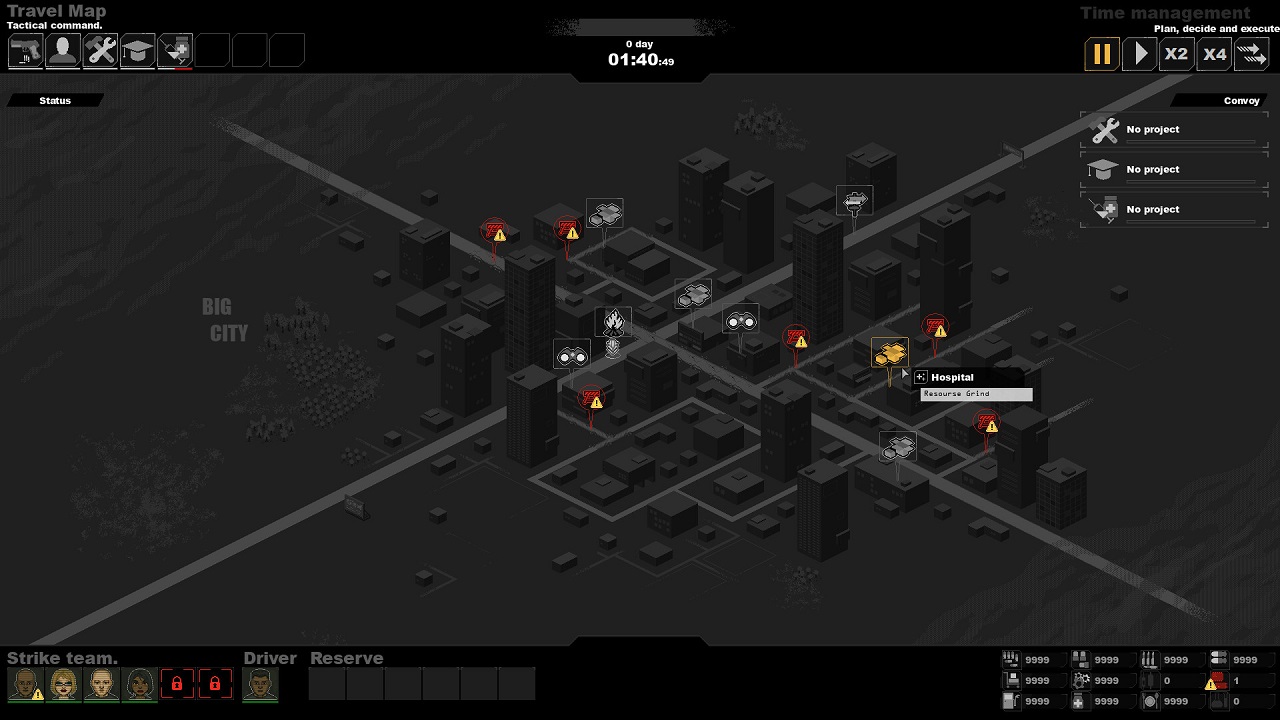1280x720 pixels.
Task: Select the pistol weapons icon in the top toolbar
Action: pyautogui.click(x=25, y=49)
